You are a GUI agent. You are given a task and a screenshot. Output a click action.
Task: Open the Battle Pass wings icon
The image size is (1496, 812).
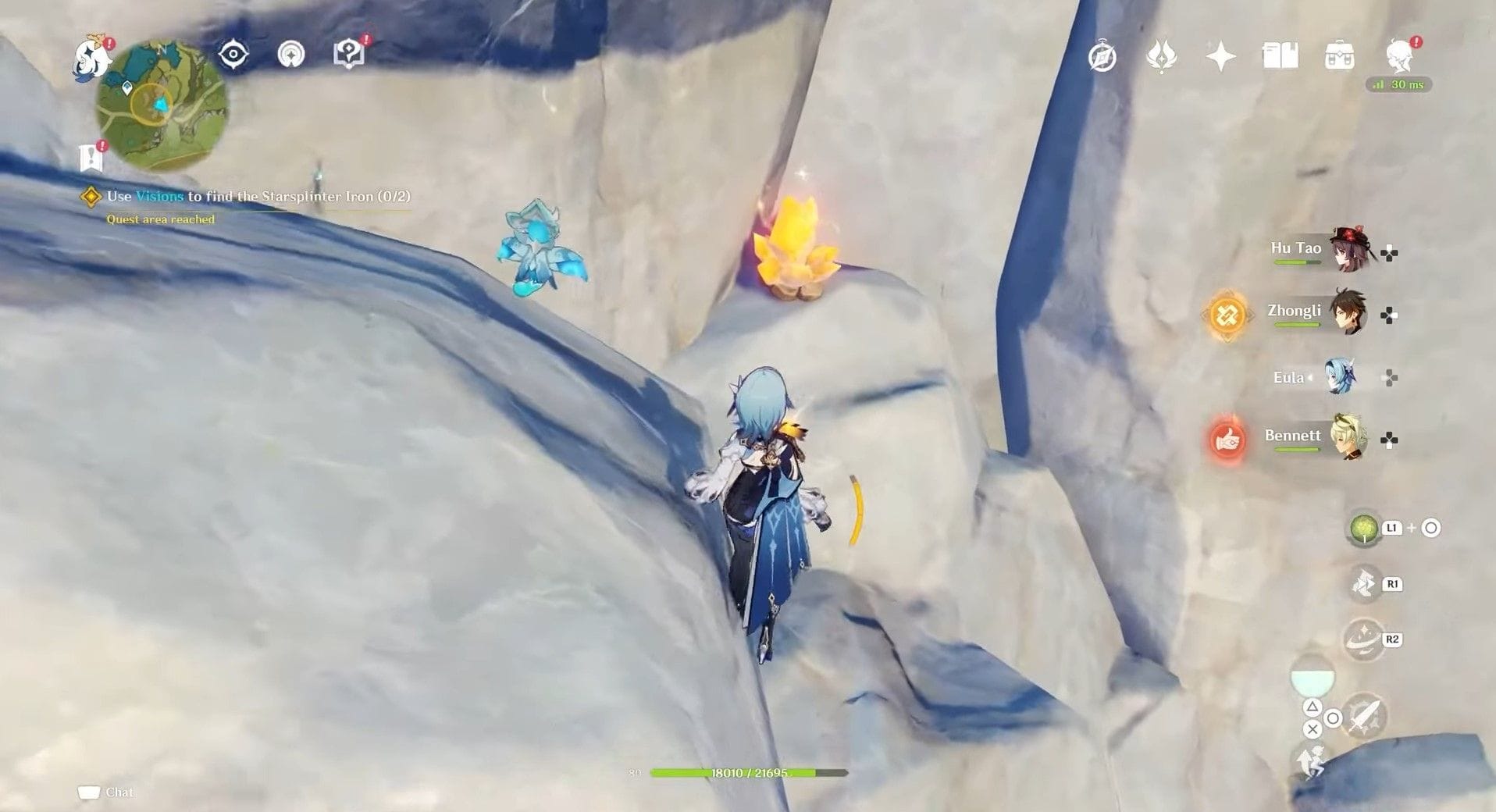(1160, 57)
